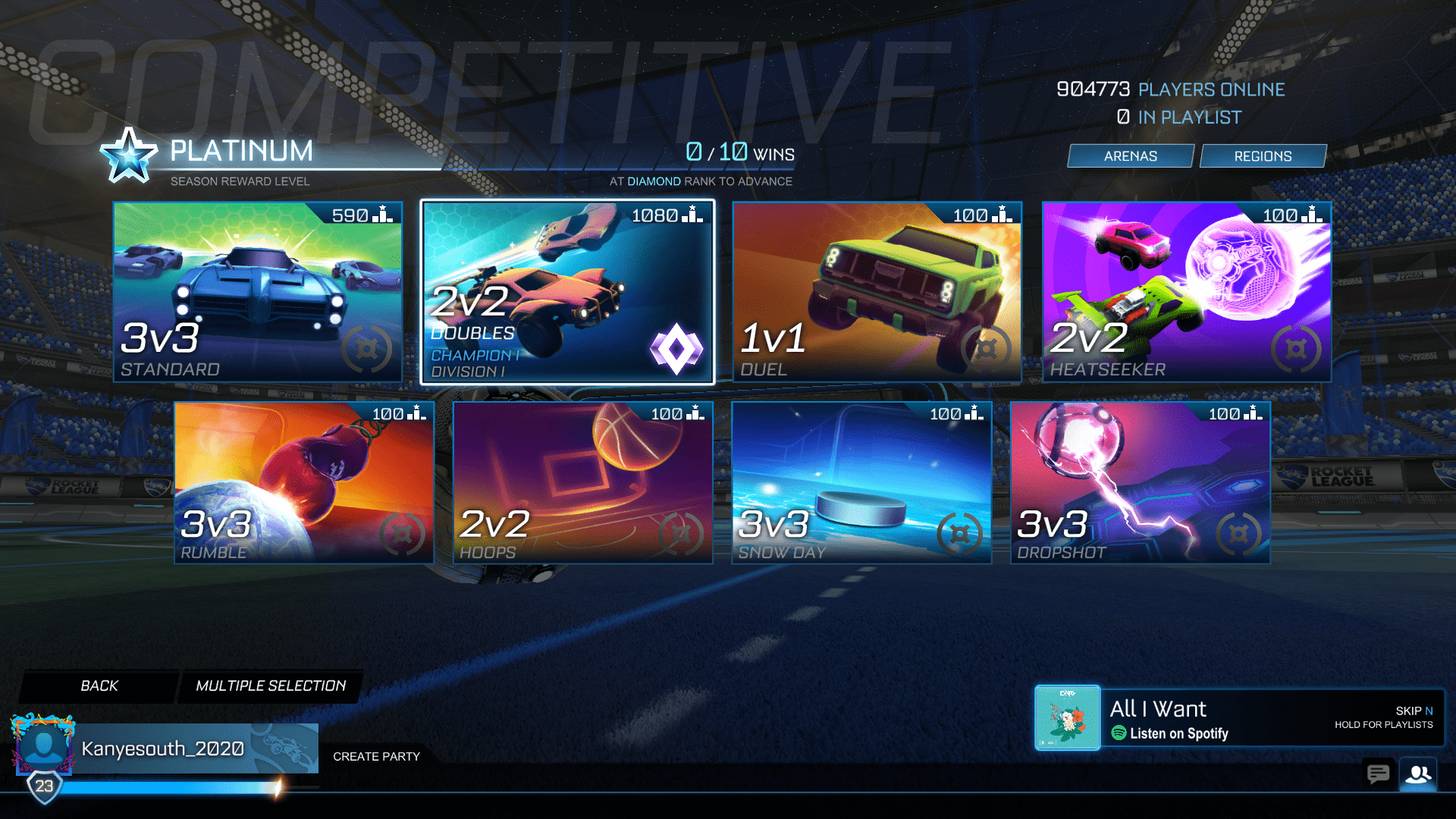Open Listen on Spotify link
The image size is (1456, 819).
pyautogui.click(x=1171, y=733)
